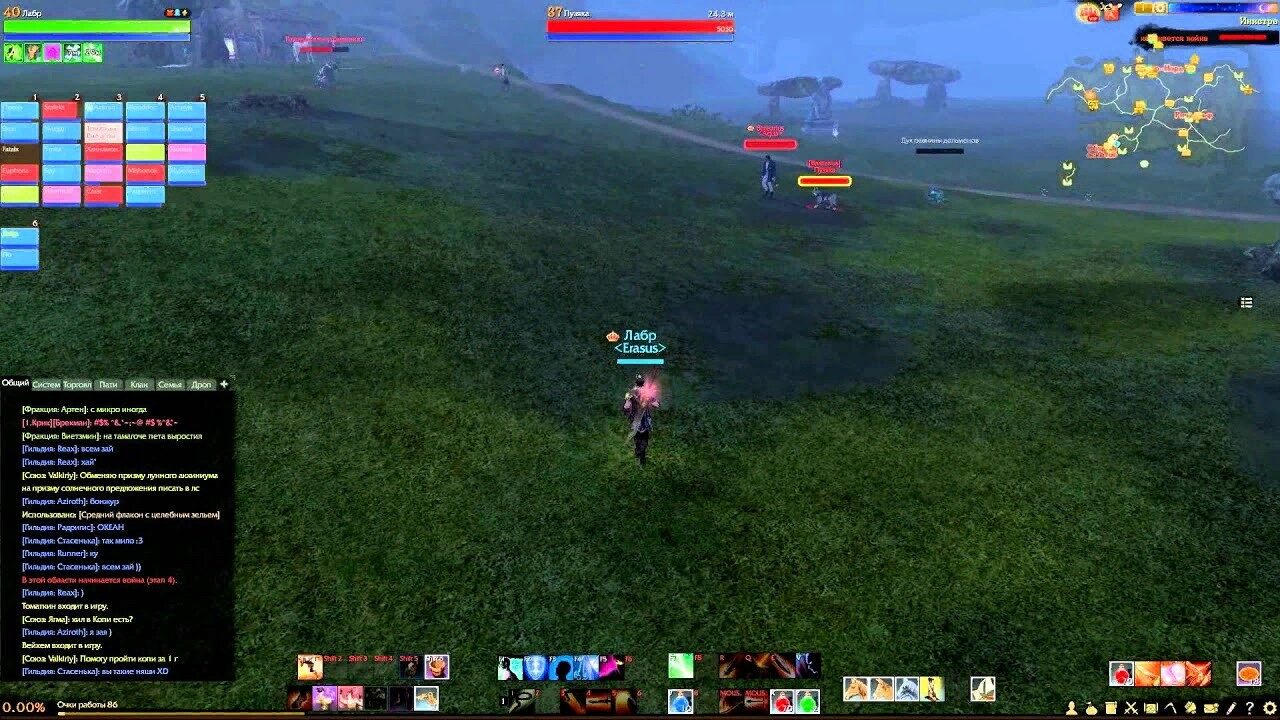
Task: Switch to the Дроп chat tab
Action: tap(200, 383)
